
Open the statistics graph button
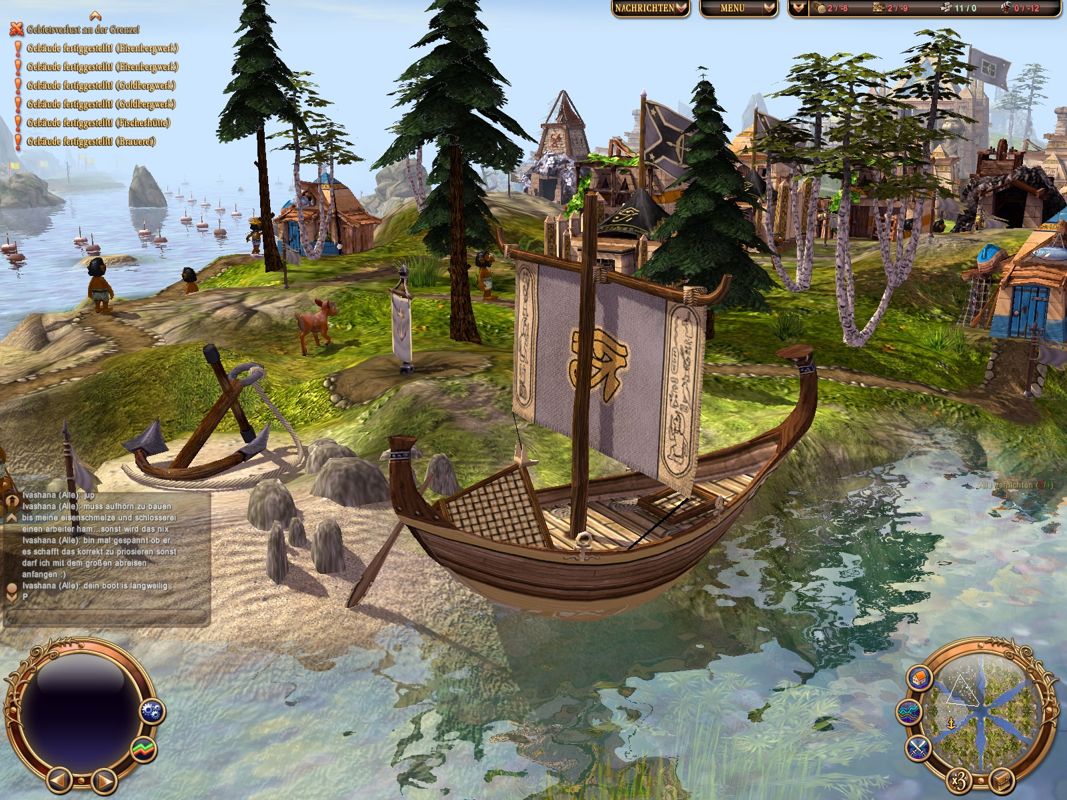[x=145, y=748]
